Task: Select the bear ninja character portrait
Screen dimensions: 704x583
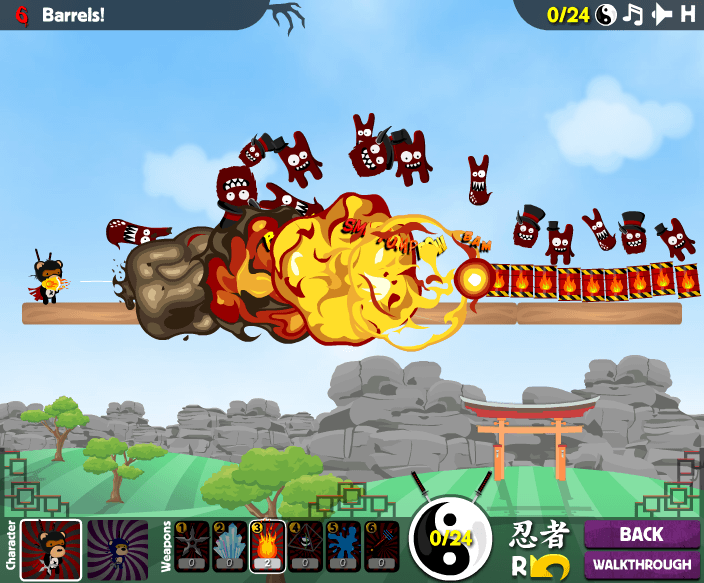Action: click(51, 549)
